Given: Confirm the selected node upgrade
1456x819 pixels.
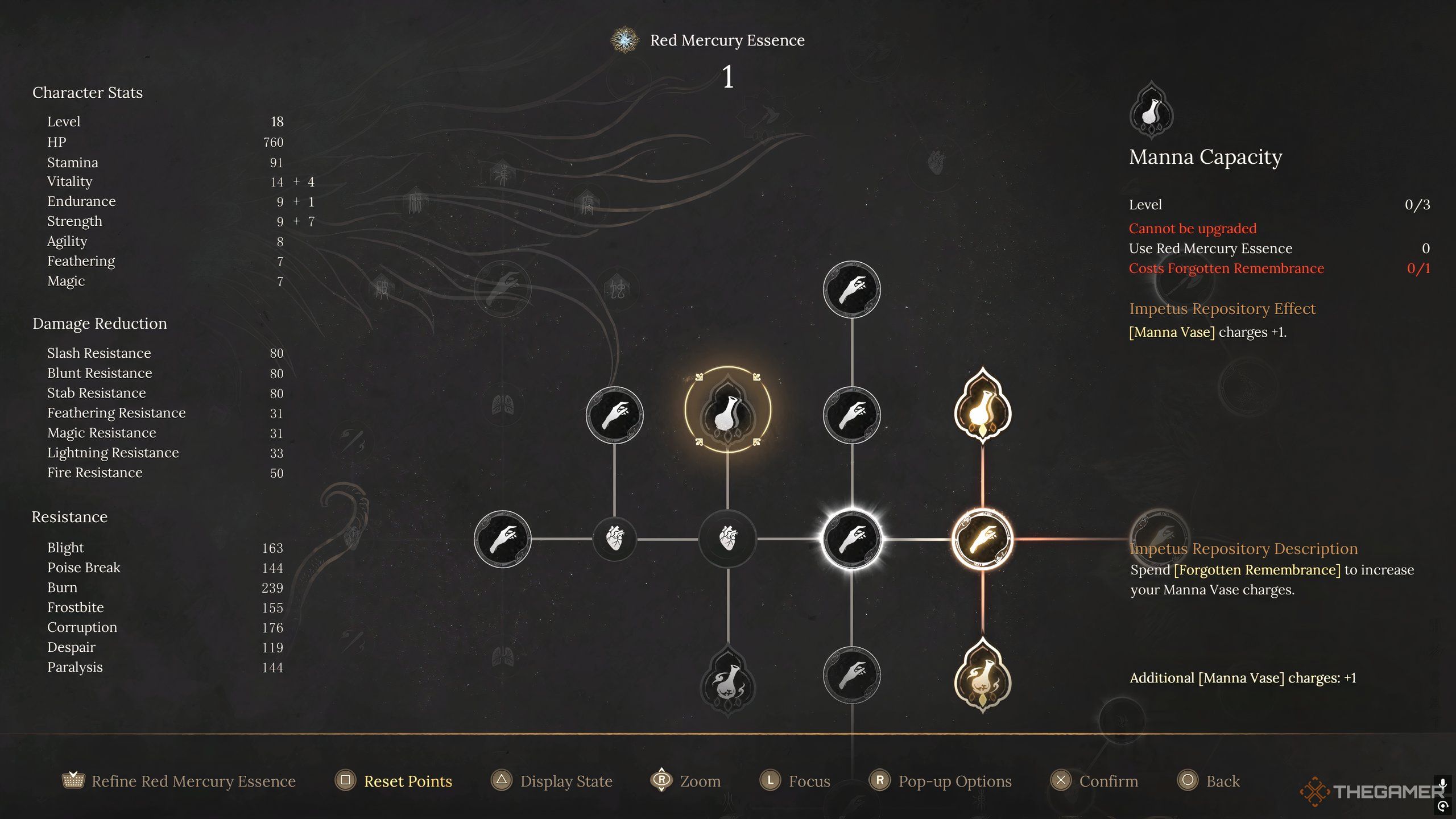Looking at the screenshot, I should pyautogui.click(x=1108, y=781).
